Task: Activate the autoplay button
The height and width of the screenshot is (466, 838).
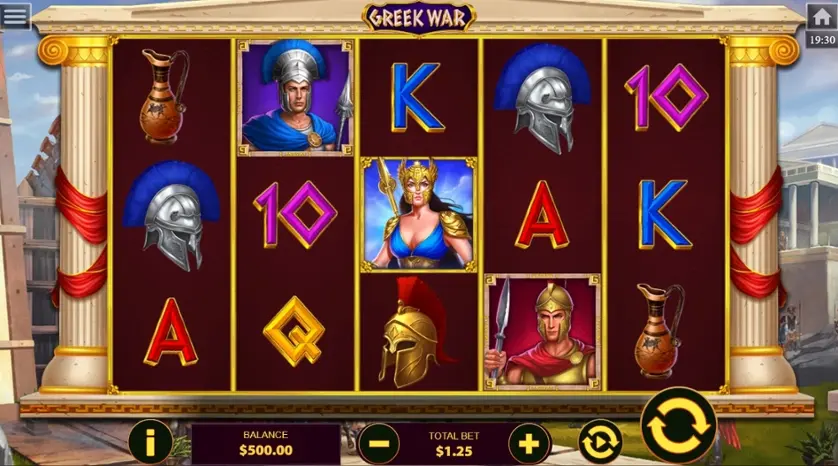Action: pos(600,442)
